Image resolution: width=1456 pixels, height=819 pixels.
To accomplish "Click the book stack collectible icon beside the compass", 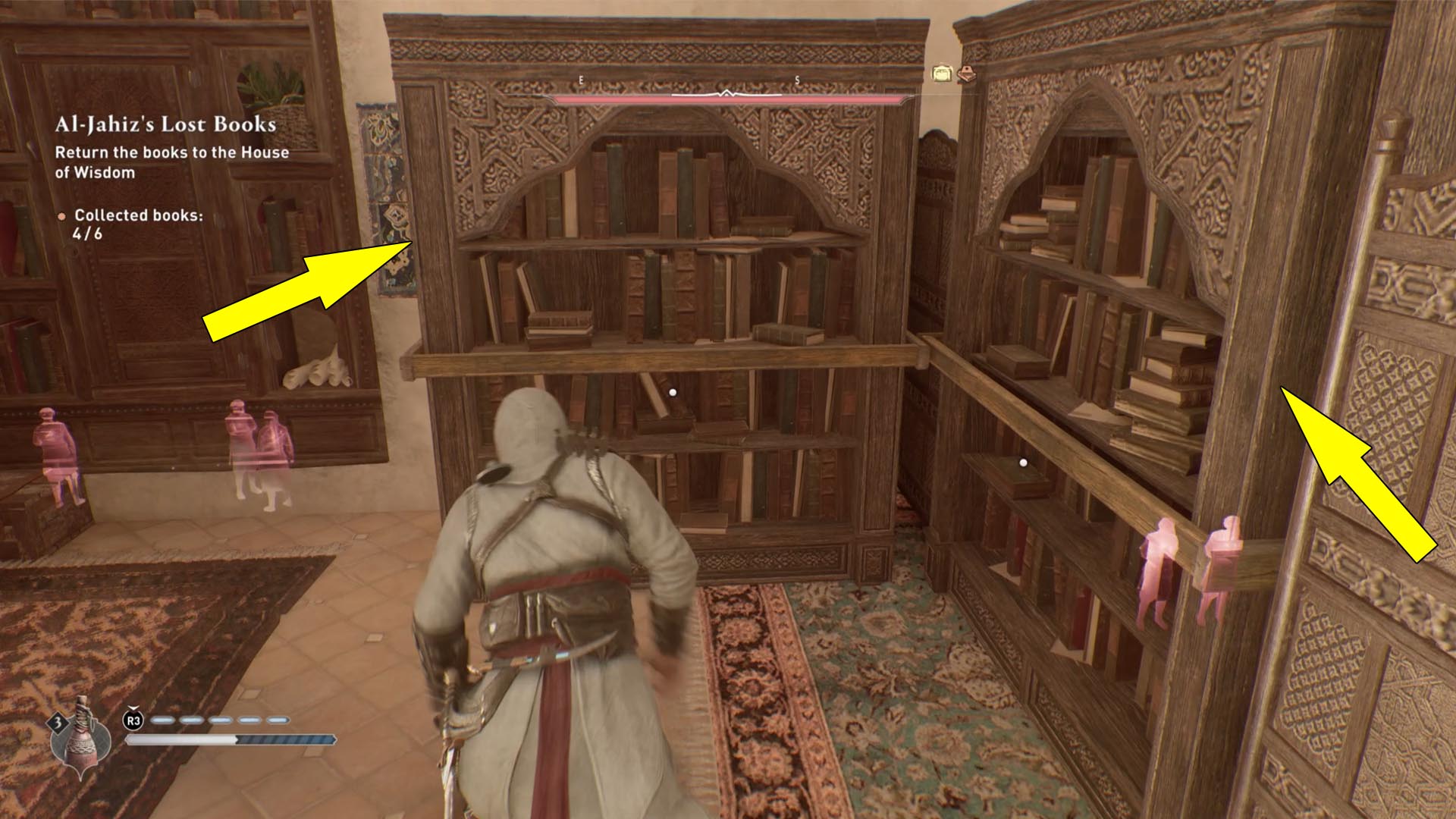I will 965,76.
